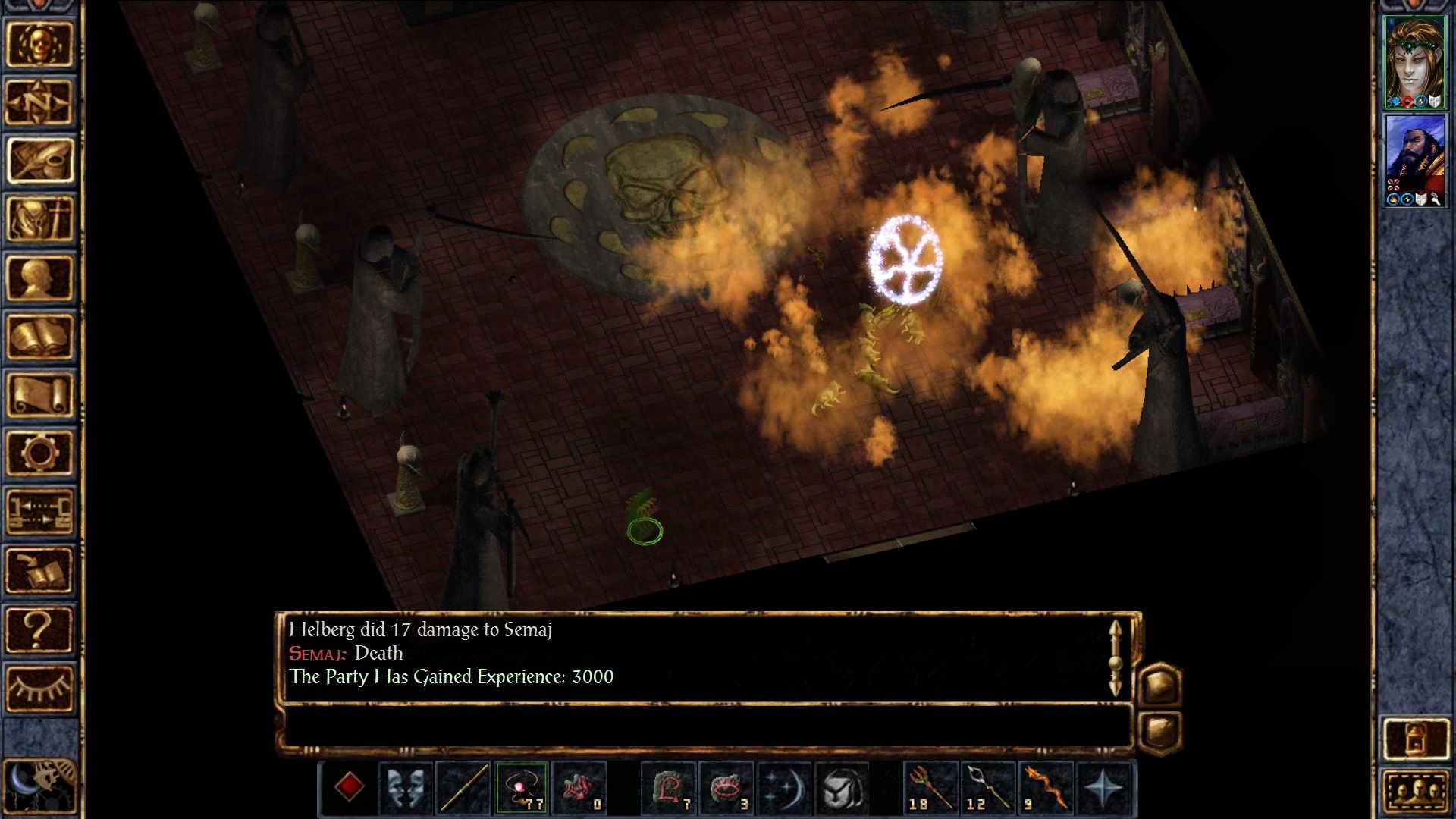Click the quick save book button

[39, 571]
